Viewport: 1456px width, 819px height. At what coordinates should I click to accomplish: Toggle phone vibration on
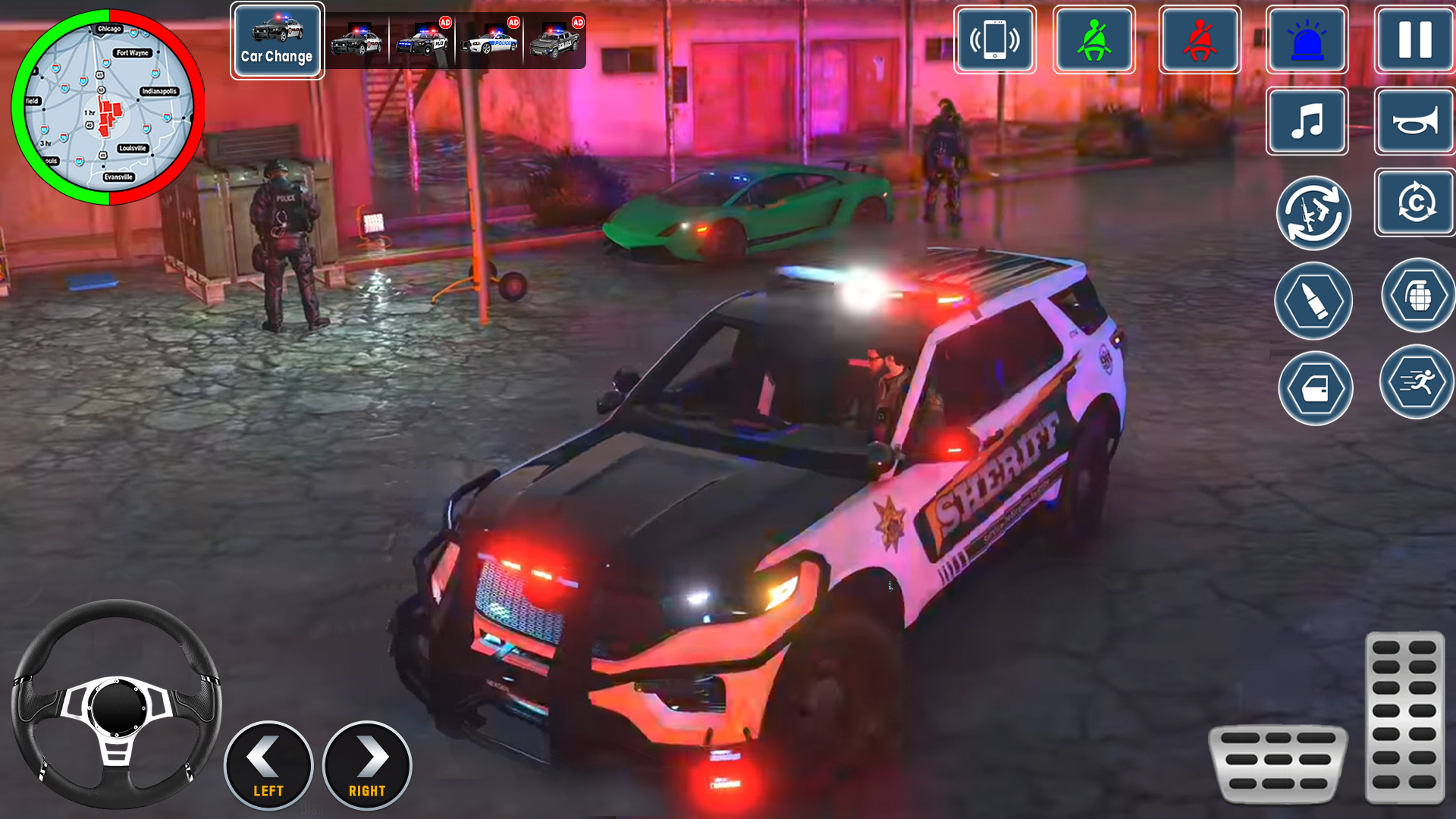995,41
